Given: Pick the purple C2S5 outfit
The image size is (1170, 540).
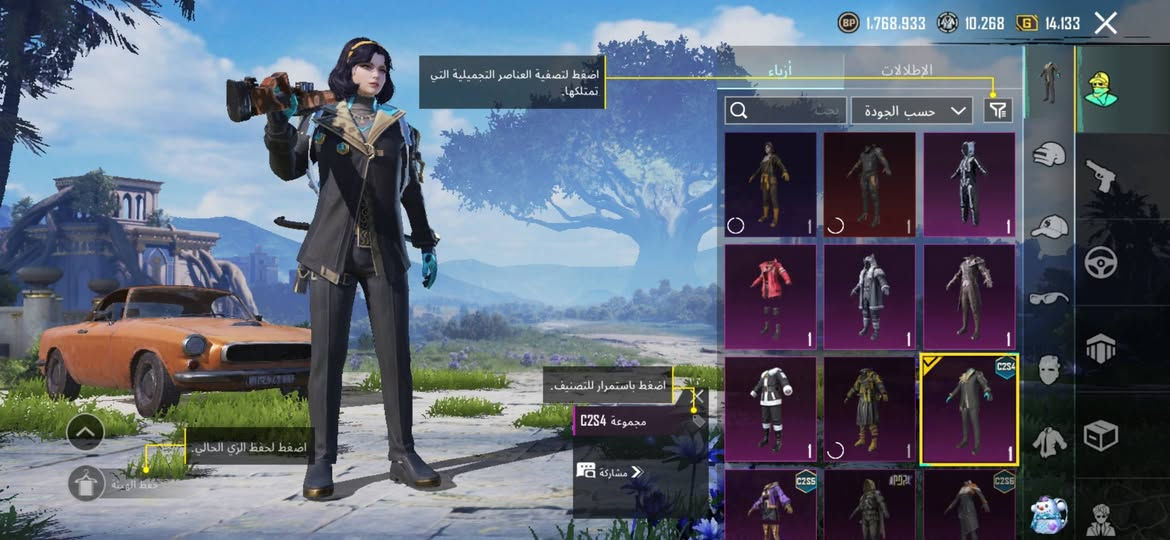Looking at the screenshot, I should pyautogui.click(x=770, y=503).
